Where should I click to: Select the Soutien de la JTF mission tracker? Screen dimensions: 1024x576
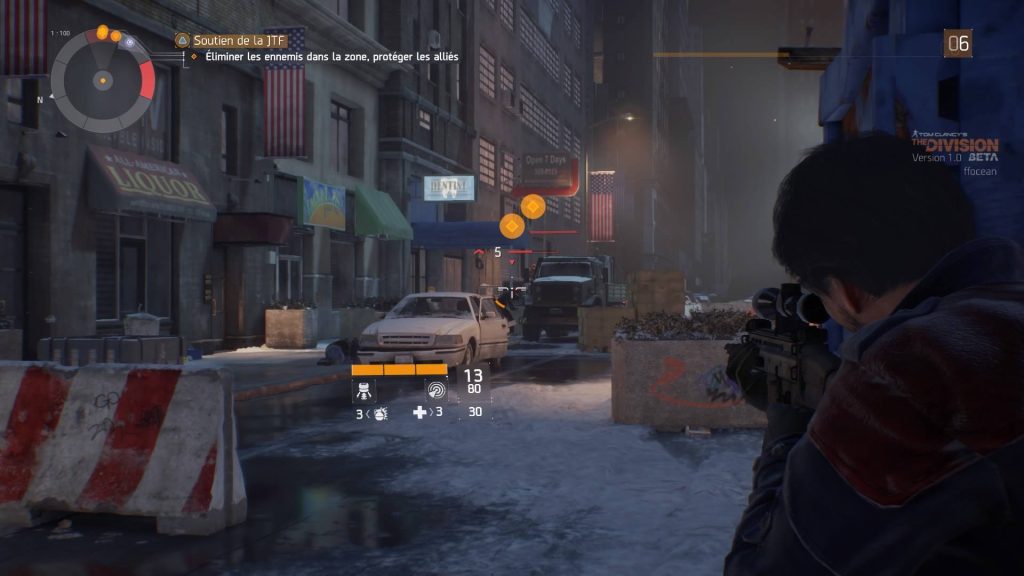coord(232,40)
